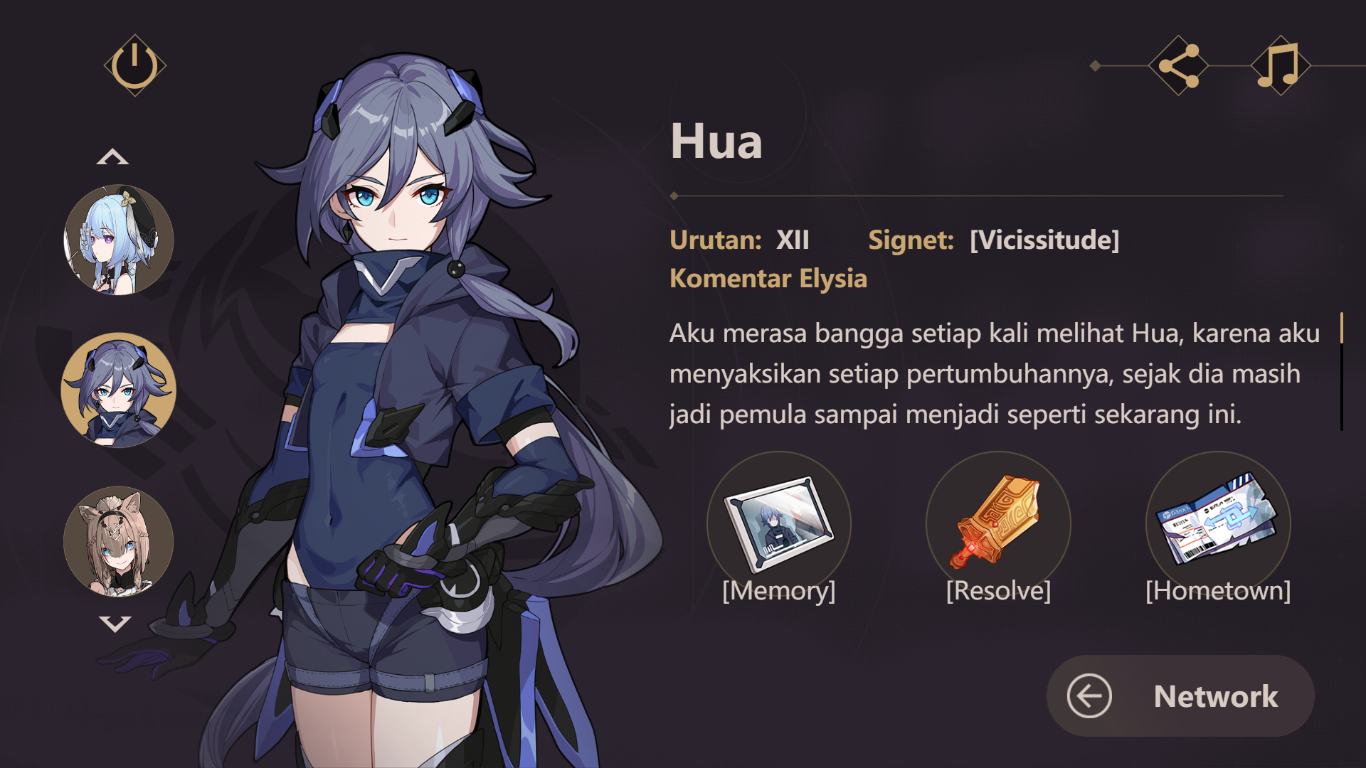The width and height of the screenshot is (1366, 768).
Task: Select Hua's highlighted portrait
Action: (117, 390)
